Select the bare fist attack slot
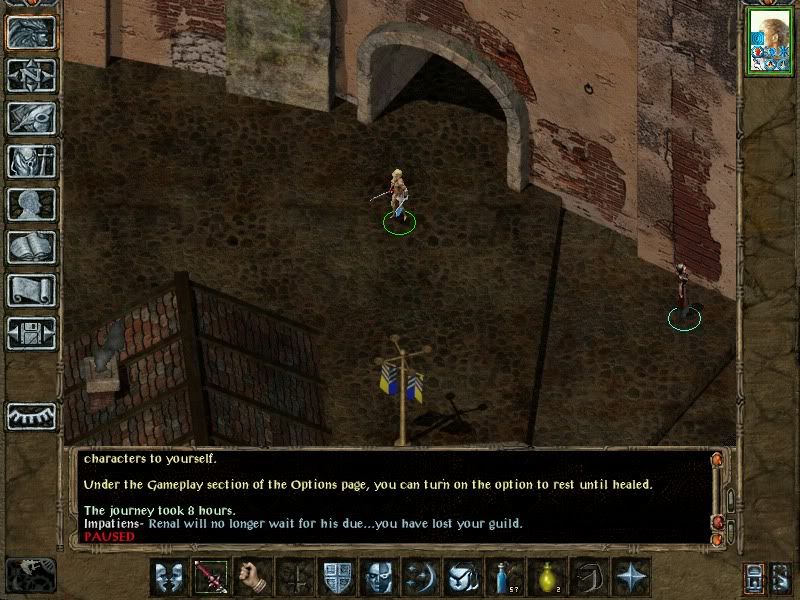Viewport: 800px width, 600px height. click(x=252, y=578)
